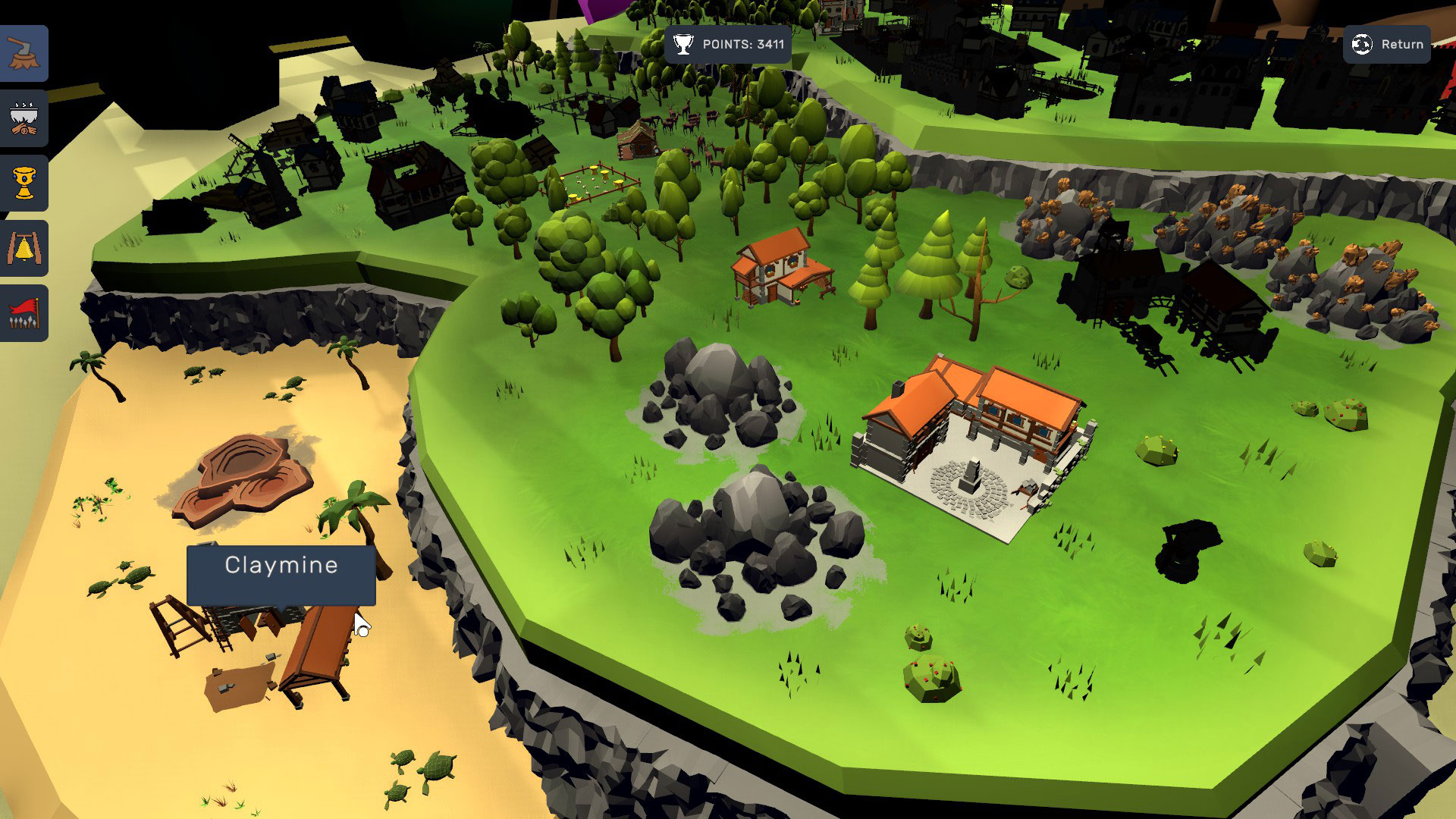
Task: Click the globe icon inside the Return button
Action: pos(1363,45)
